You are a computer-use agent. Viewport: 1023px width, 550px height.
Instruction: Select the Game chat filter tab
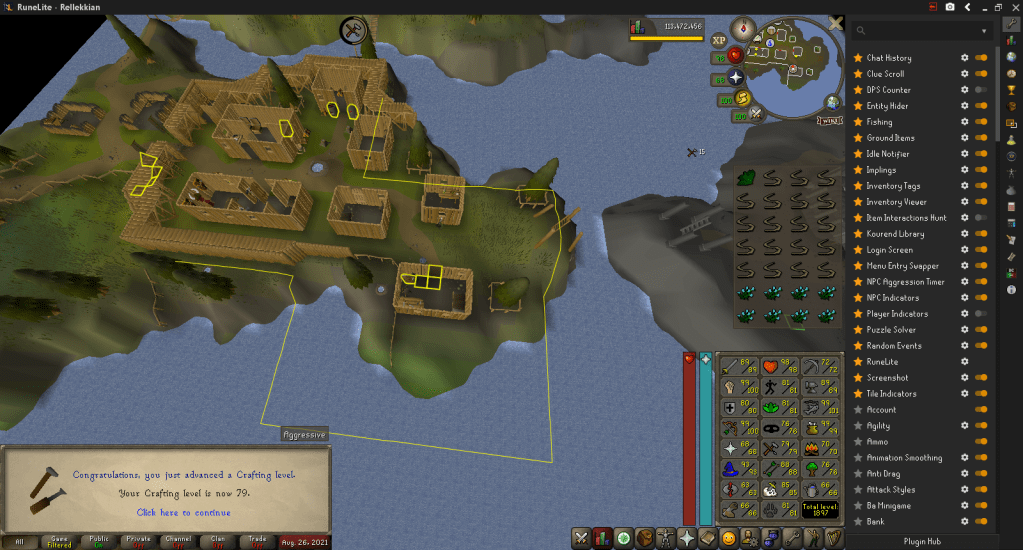click(59, 541)
